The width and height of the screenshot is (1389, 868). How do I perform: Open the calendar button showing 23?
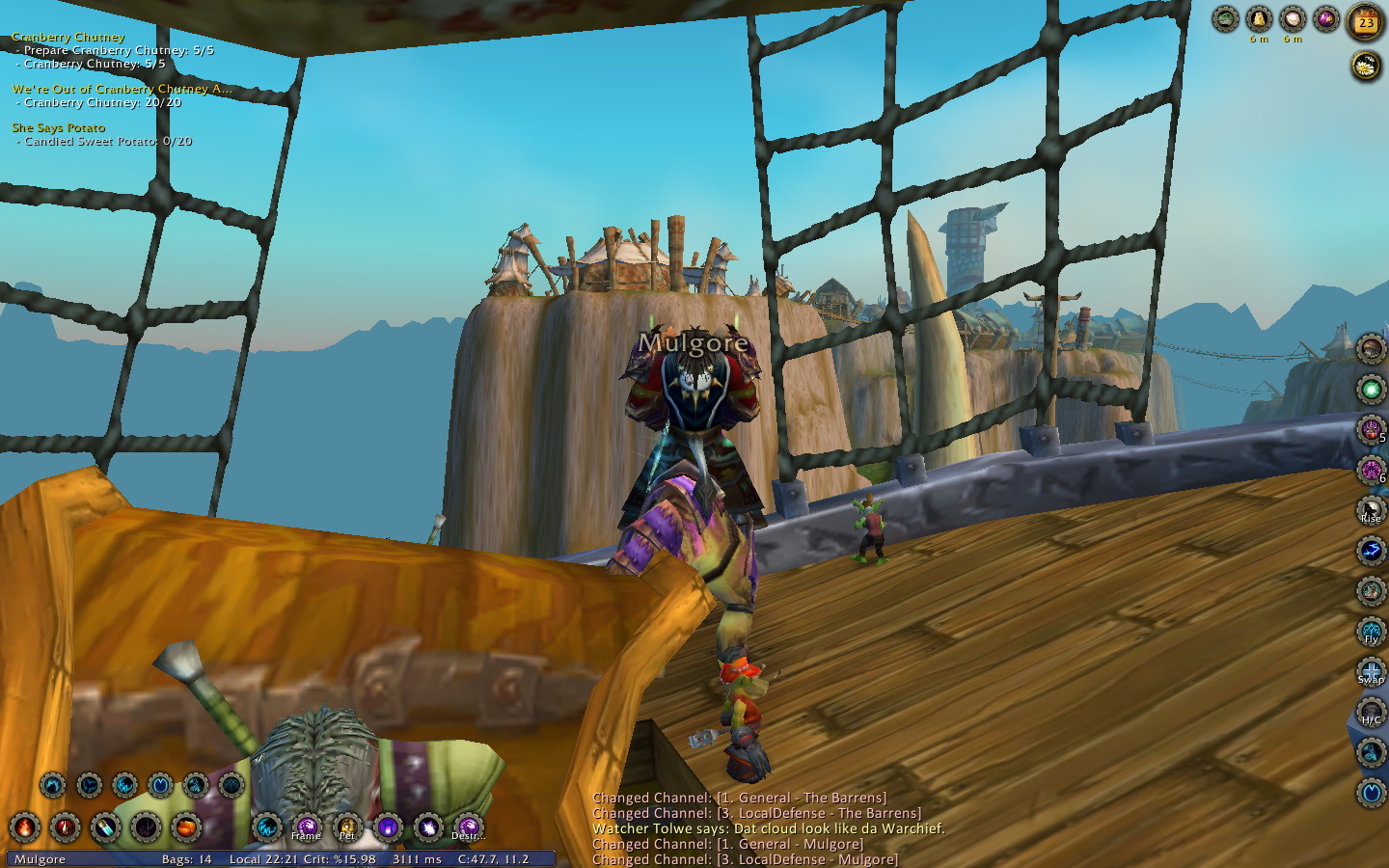point(1365,22)
